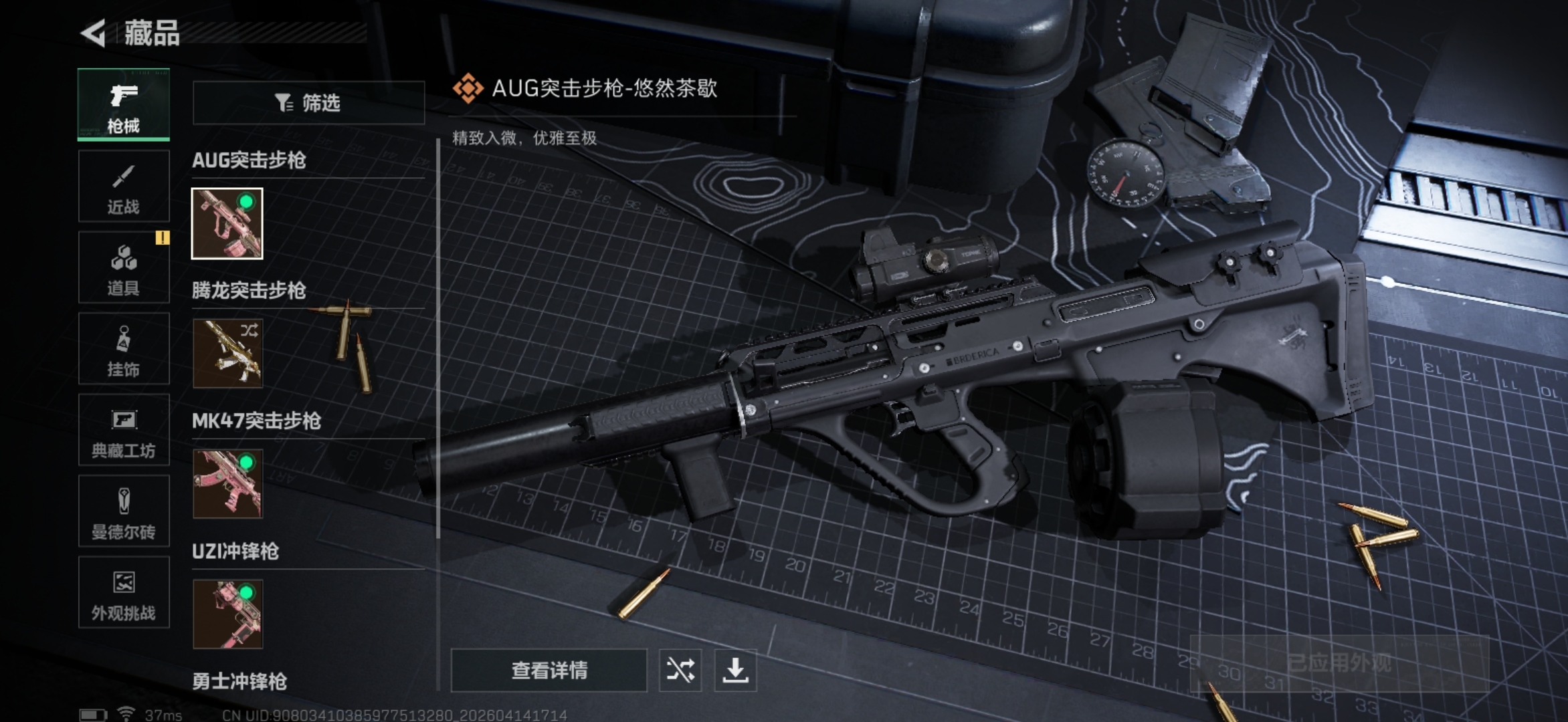Switch to the 枪械 firearms tab
This screenshot has height=722, width=1568.
[124, 104]
